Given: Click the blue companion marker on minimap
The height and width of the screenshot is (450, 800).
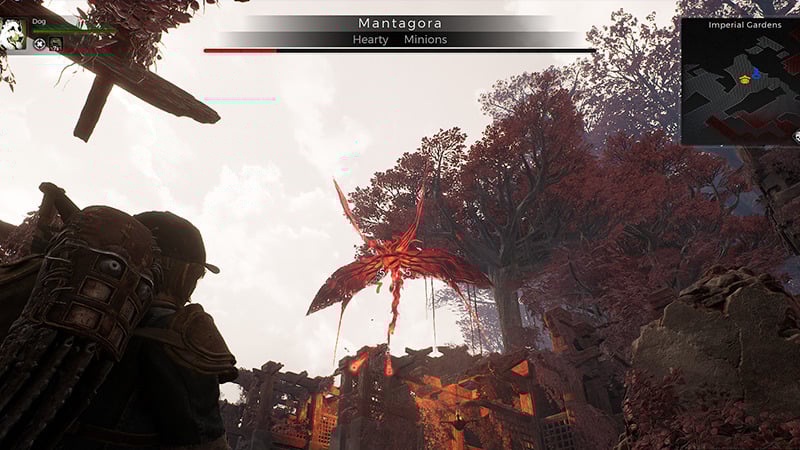Looking at the screenshot, I should pos(756,72).
